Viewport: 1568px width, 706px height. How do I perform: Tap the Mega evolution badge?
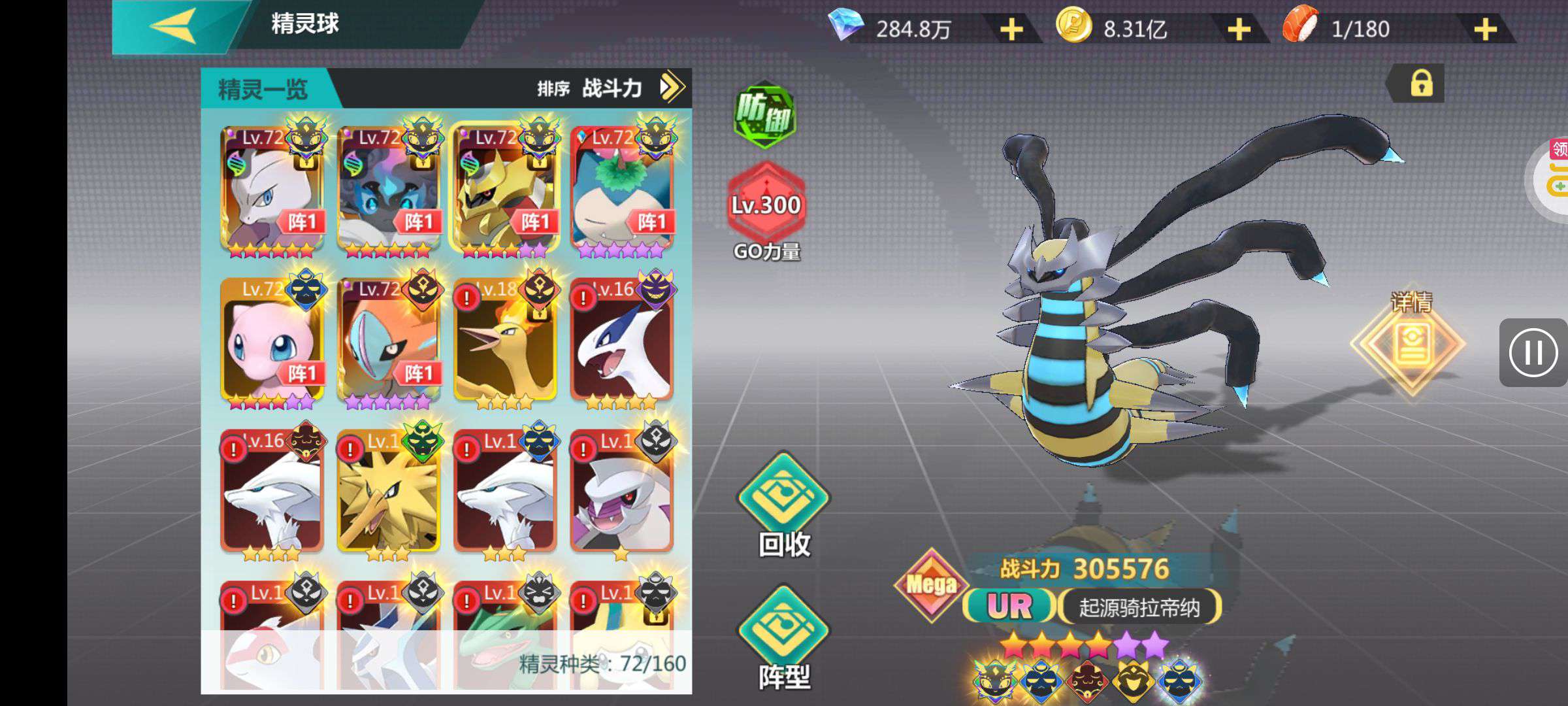931,584
